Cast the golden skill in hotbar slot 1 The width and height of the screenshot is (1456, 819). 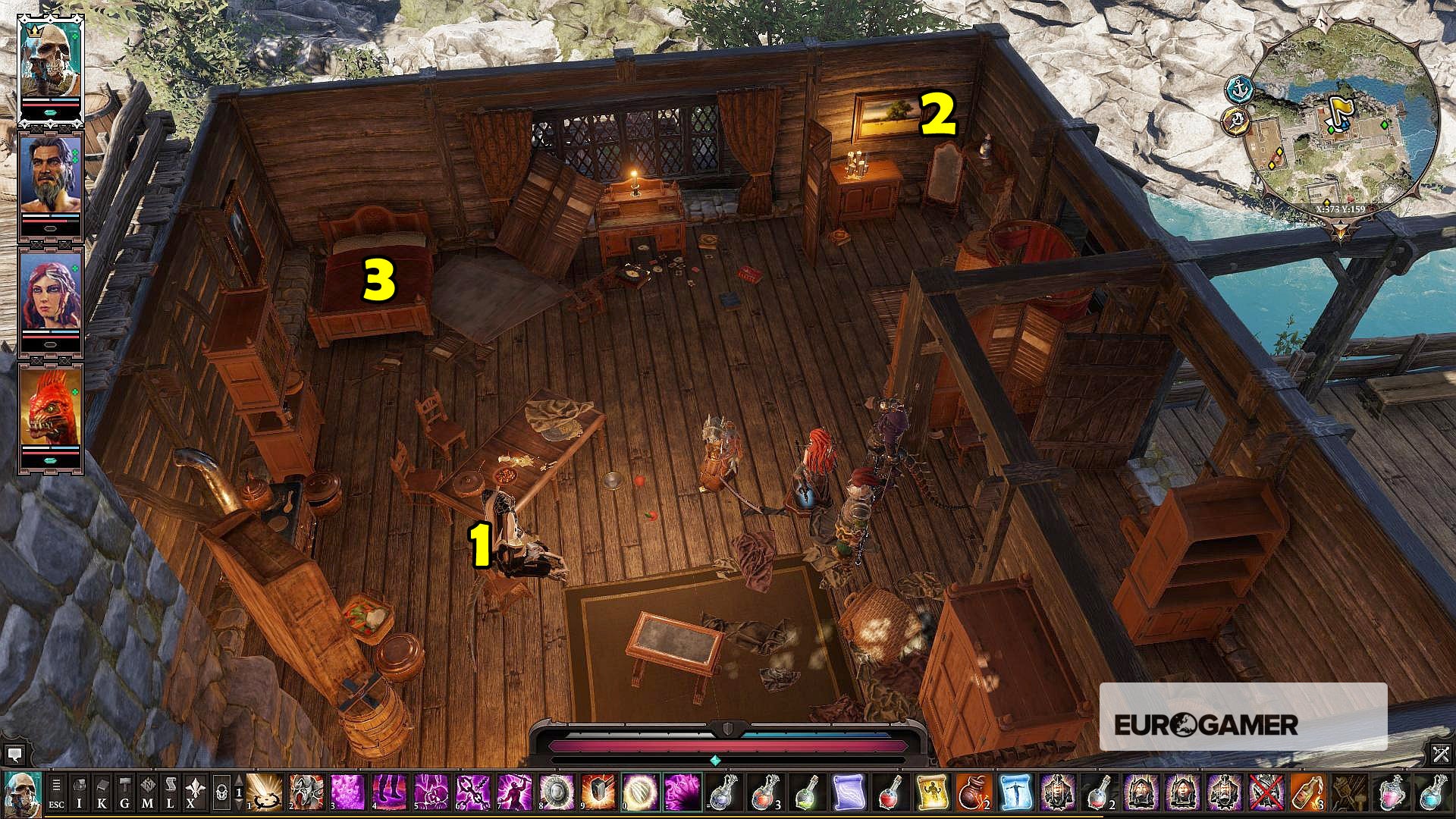[x=264, y=793]
